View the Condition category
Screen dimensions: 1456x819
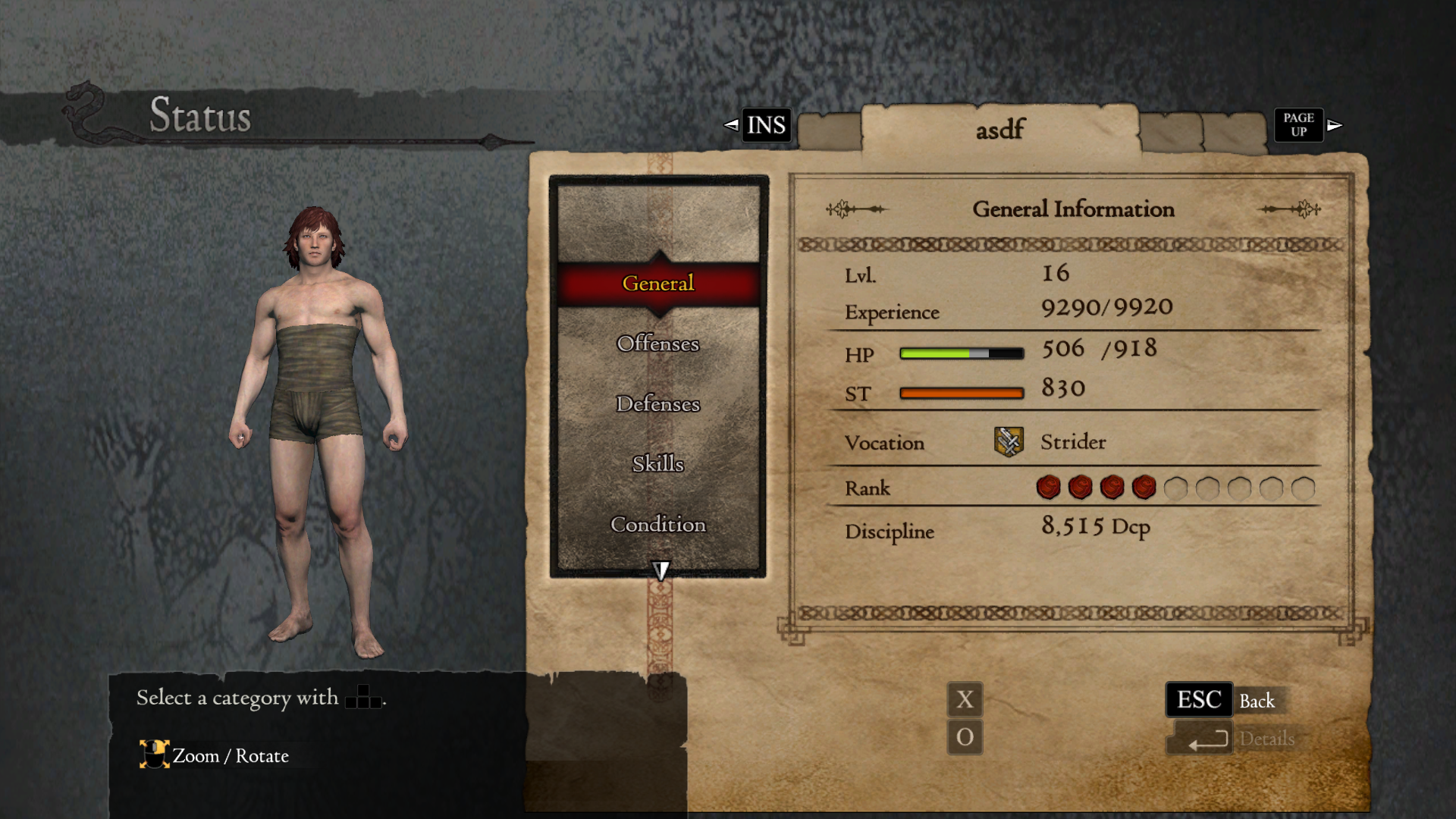tap(657, 524)
